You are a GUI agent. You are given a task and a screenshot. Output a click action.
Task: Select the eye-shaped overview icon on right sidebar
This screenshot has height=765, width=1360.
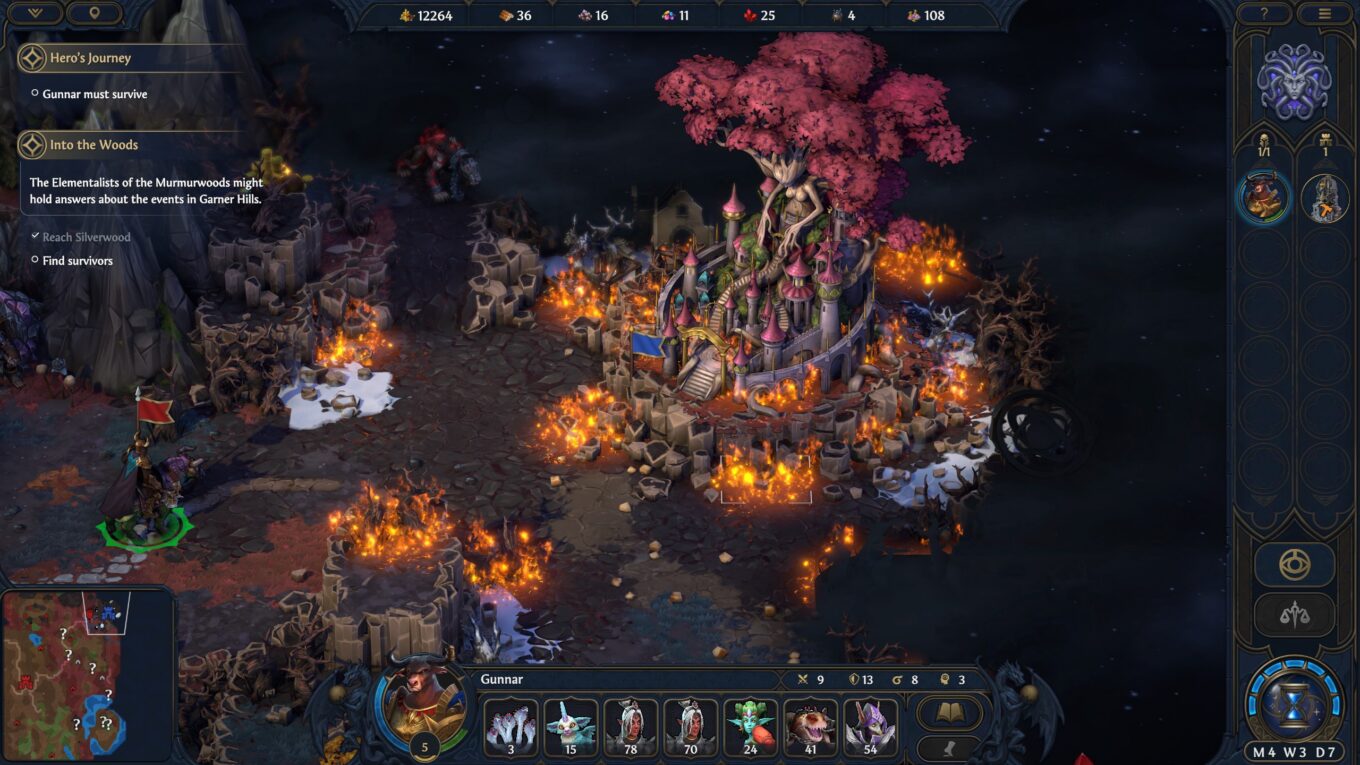(1294, 564)
